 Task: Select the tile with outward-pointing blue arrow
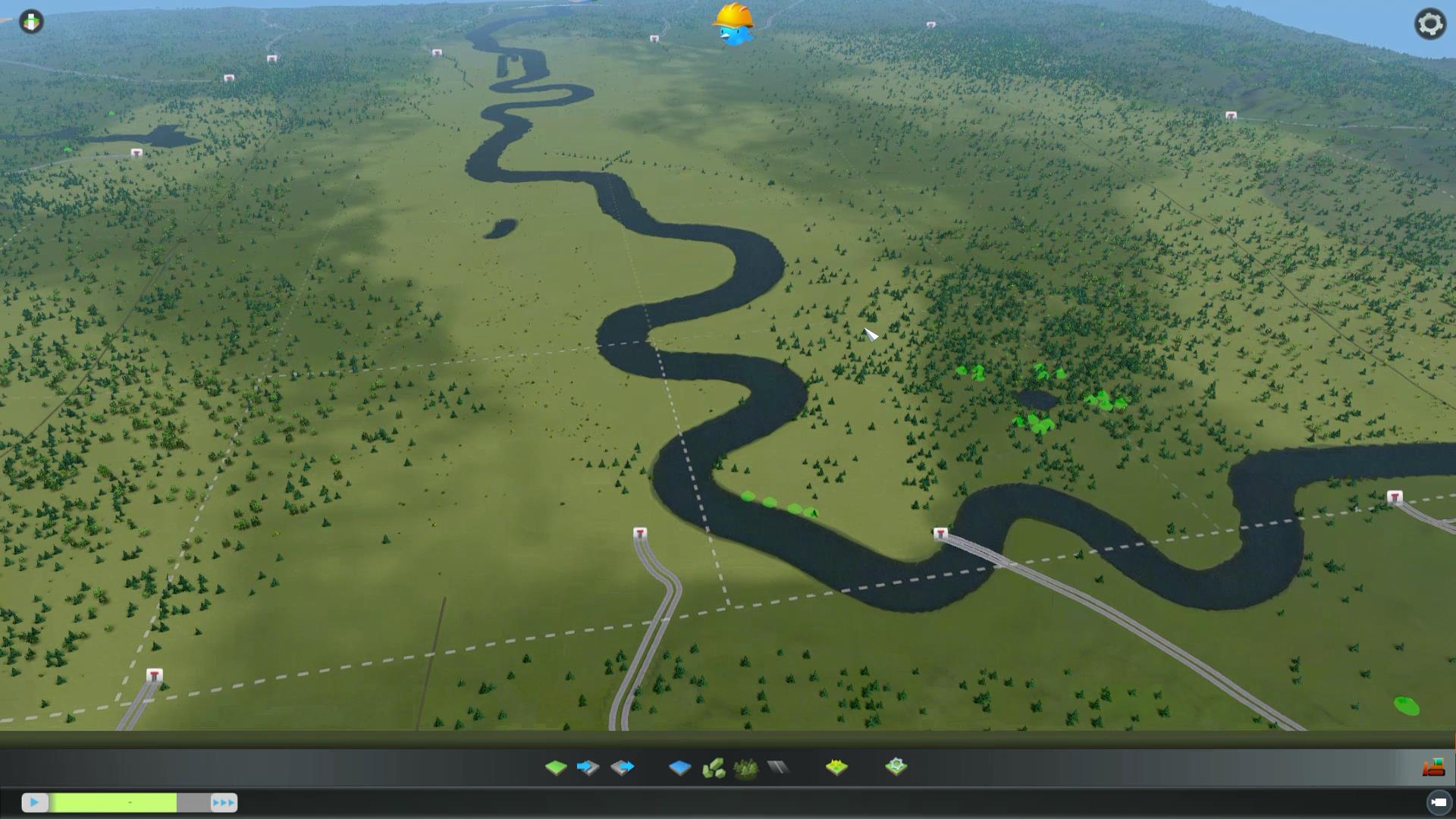coord(622,767)
